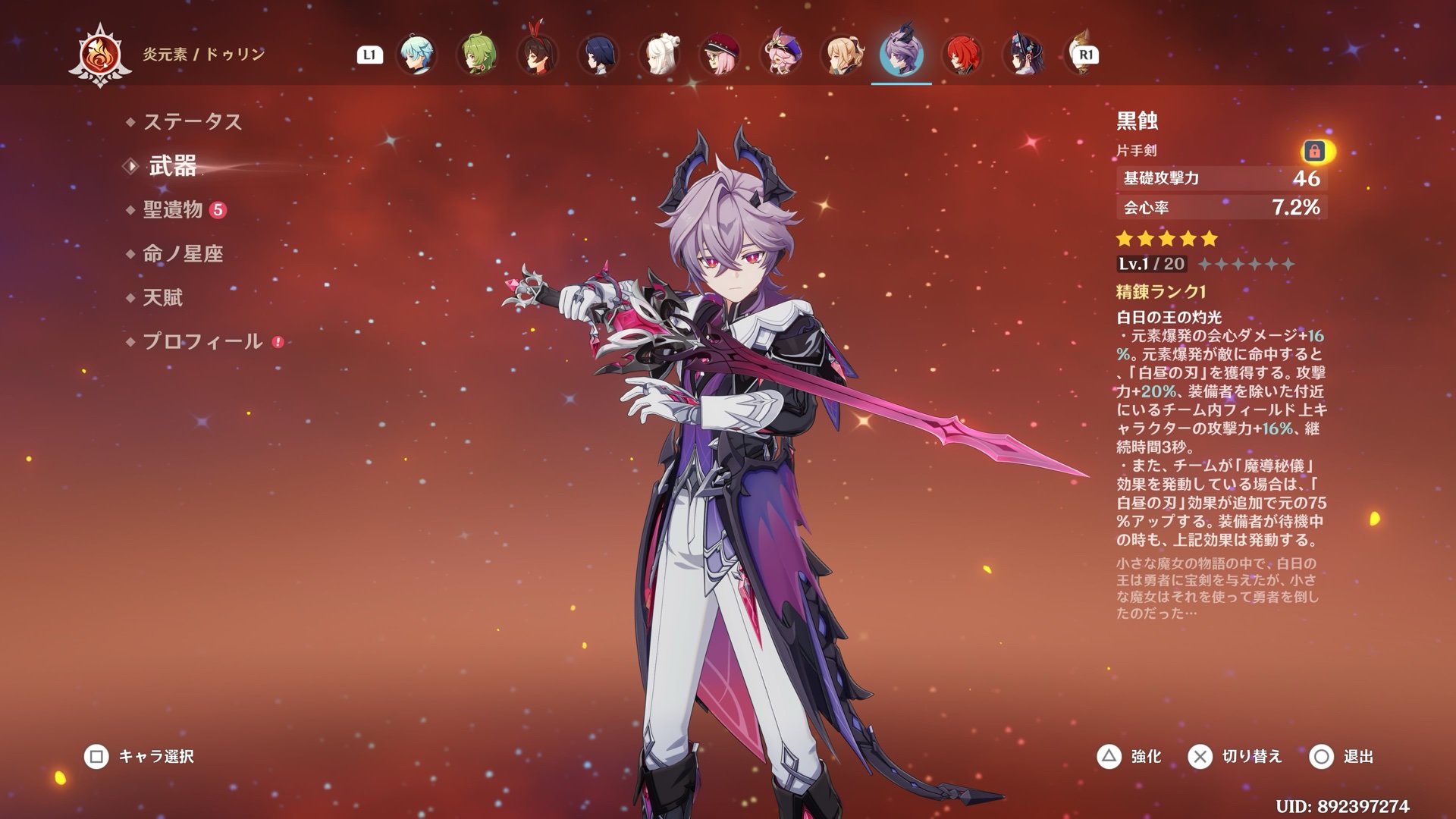Select the red-haired character portrait
This screenshot has width=1456, height=819.
[x=962, y=54]
